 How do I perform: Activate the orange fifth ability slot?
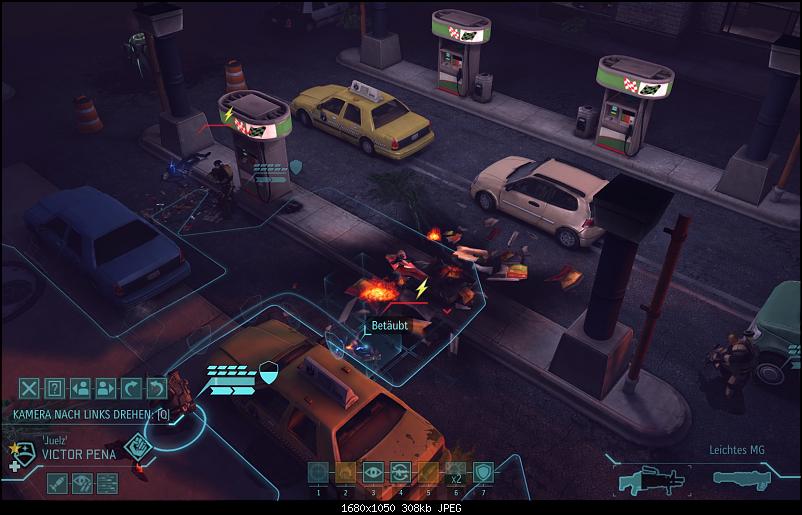tap(428, 473)
